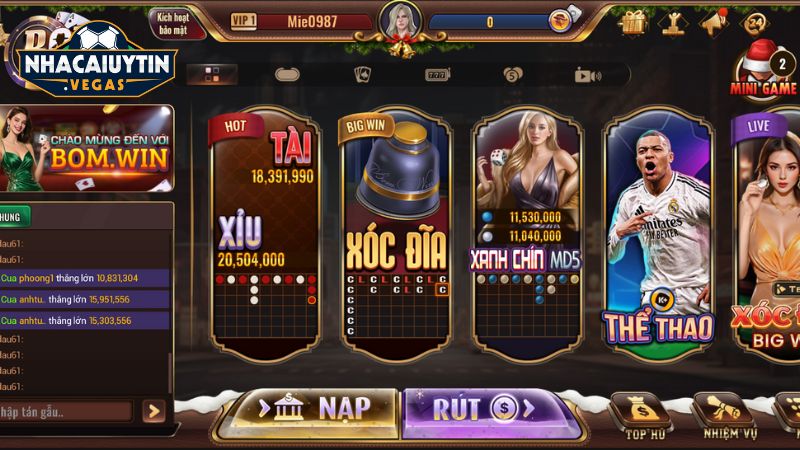
Task: Open the BOM.WIN welcome banner
Action: [x=87, y=148]
